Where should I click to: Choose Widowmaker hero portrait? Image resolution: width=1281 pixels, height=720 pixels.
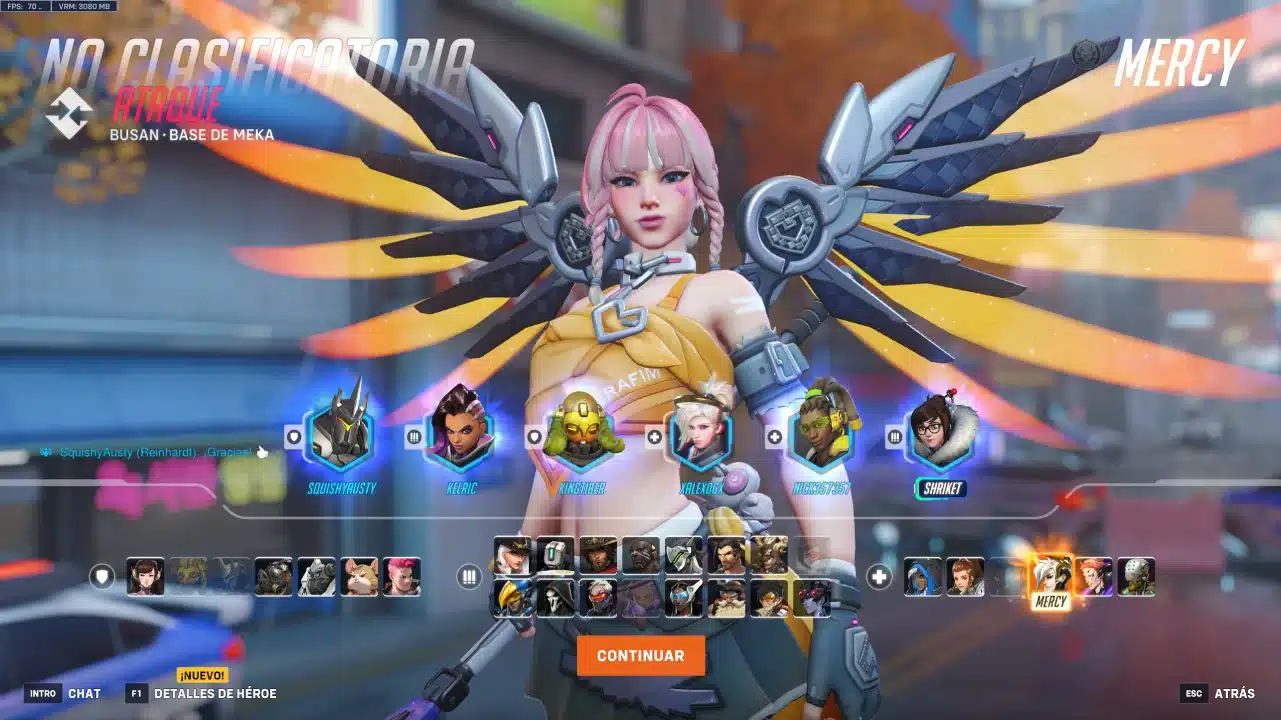(812, 598)
